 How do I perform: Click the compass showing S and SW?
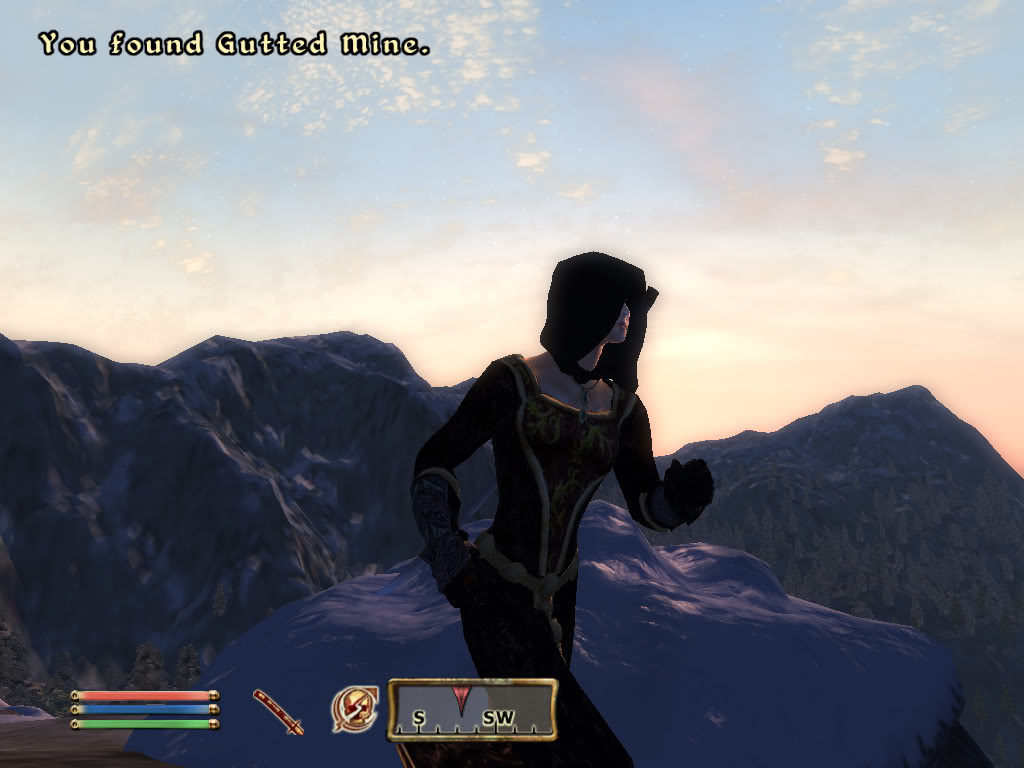(472, 710)
